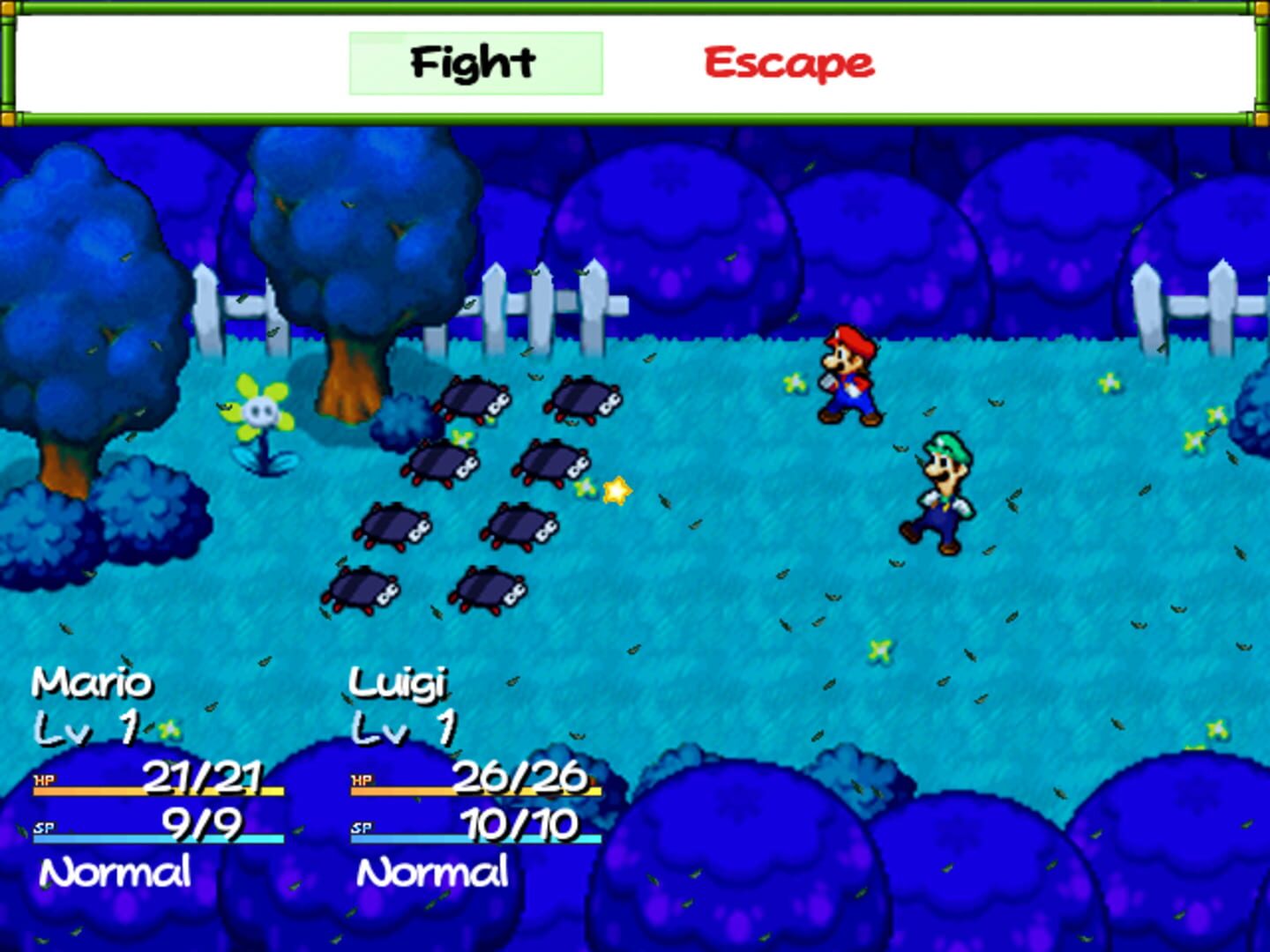Toggle the highlighted Fight selection box

(x=475, y=62)
